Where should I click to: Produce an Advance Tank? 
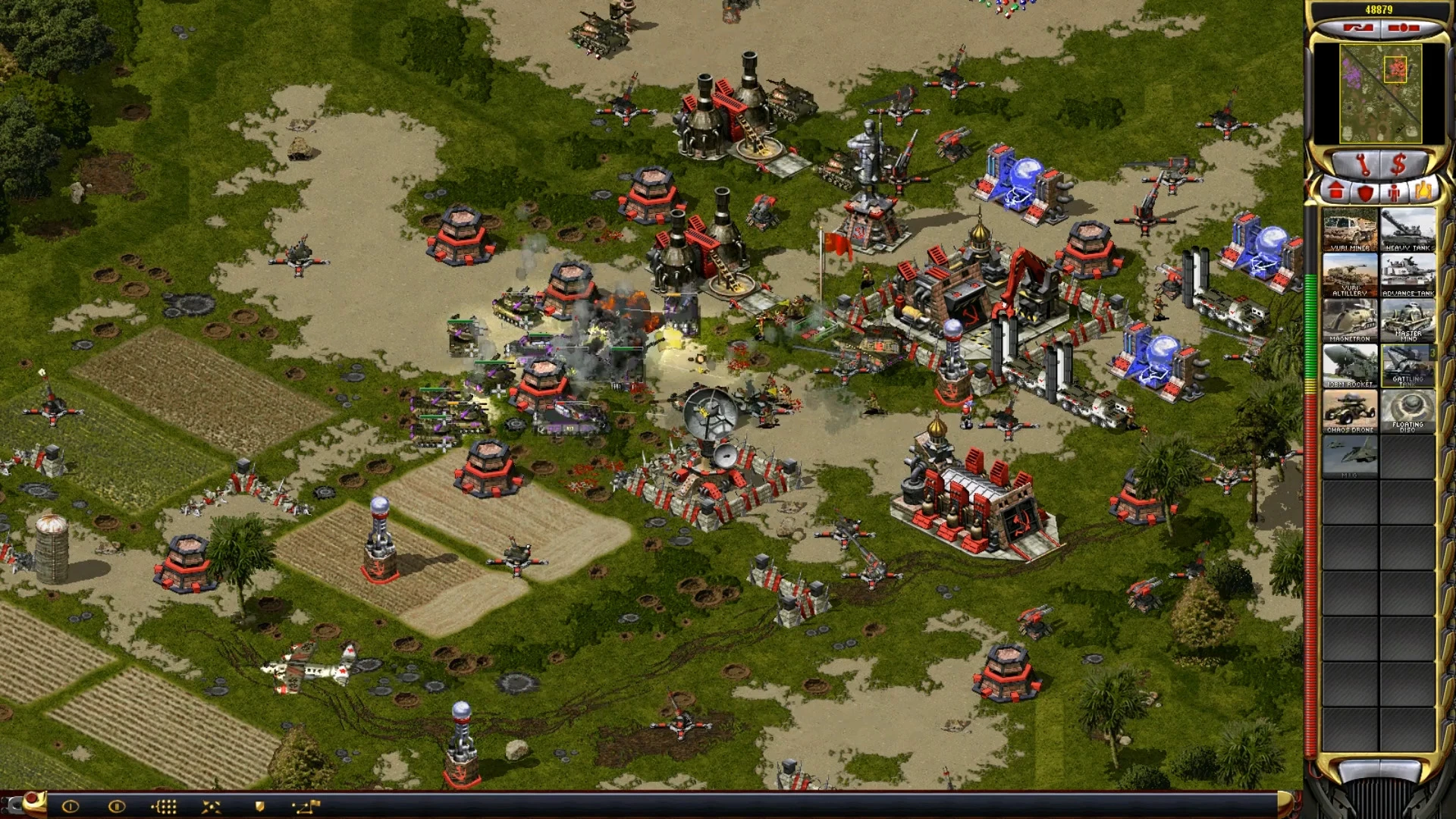[1408, 275]
